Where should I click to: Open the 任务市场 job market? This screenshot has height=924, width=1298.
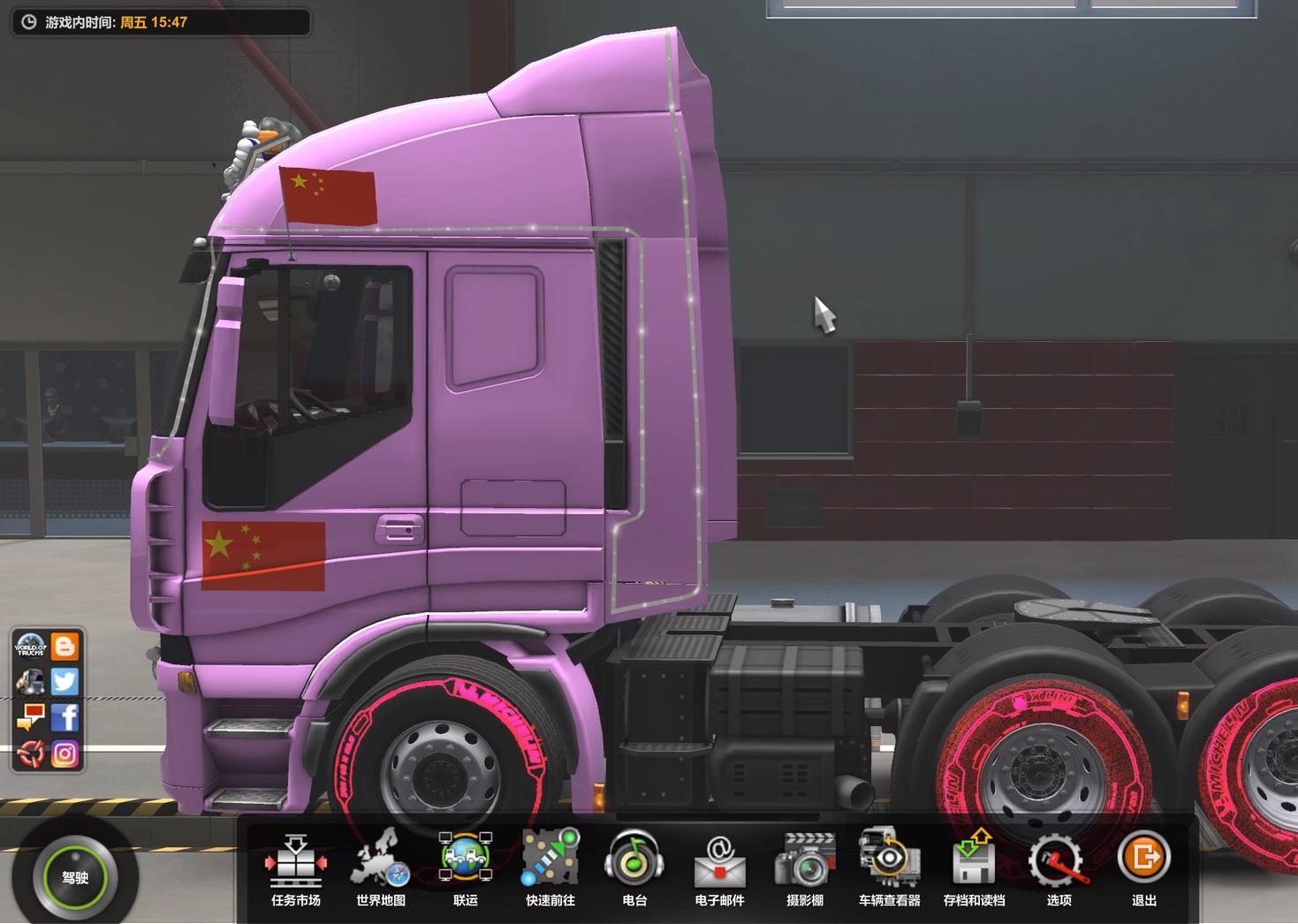(296, 867)
